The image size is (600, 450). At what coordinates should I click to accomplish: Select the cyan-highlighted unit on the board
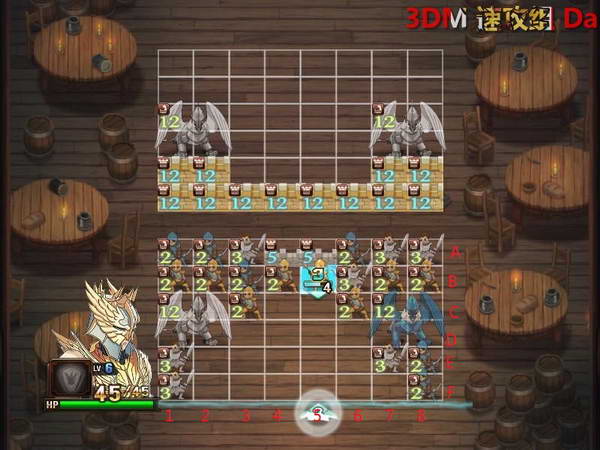319,277
